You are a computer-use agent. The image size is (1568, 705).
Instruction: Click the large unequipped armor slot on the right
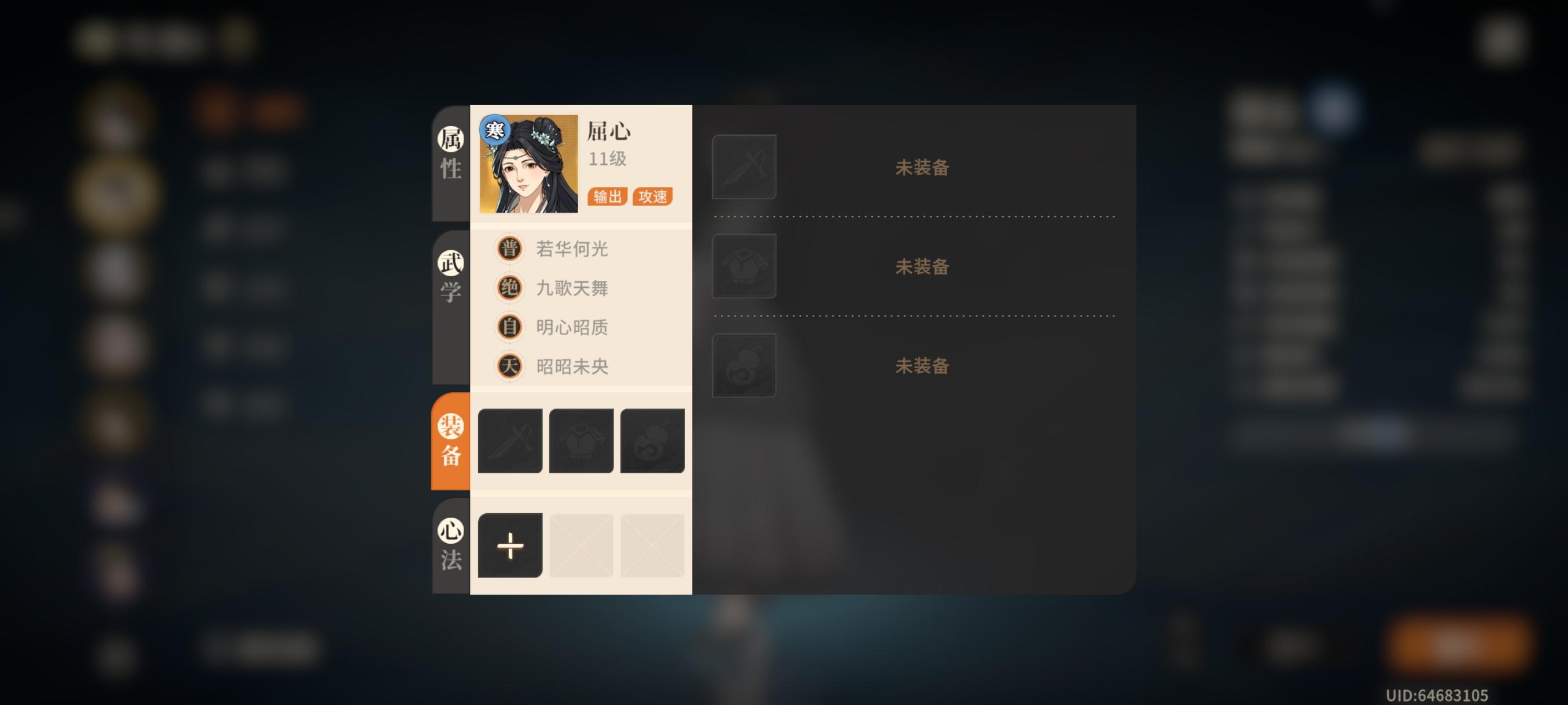pos(744,266)
